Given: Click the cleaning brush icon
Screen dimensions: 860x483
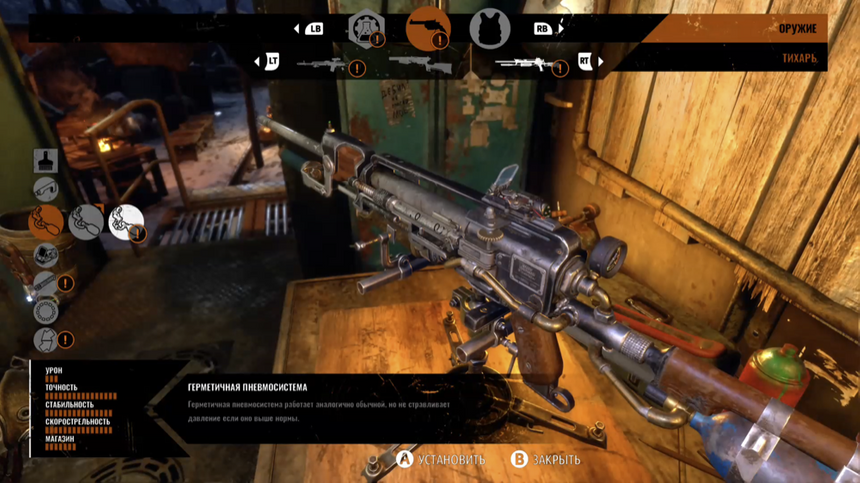Looking at the screenshot, I should point(46,159).
